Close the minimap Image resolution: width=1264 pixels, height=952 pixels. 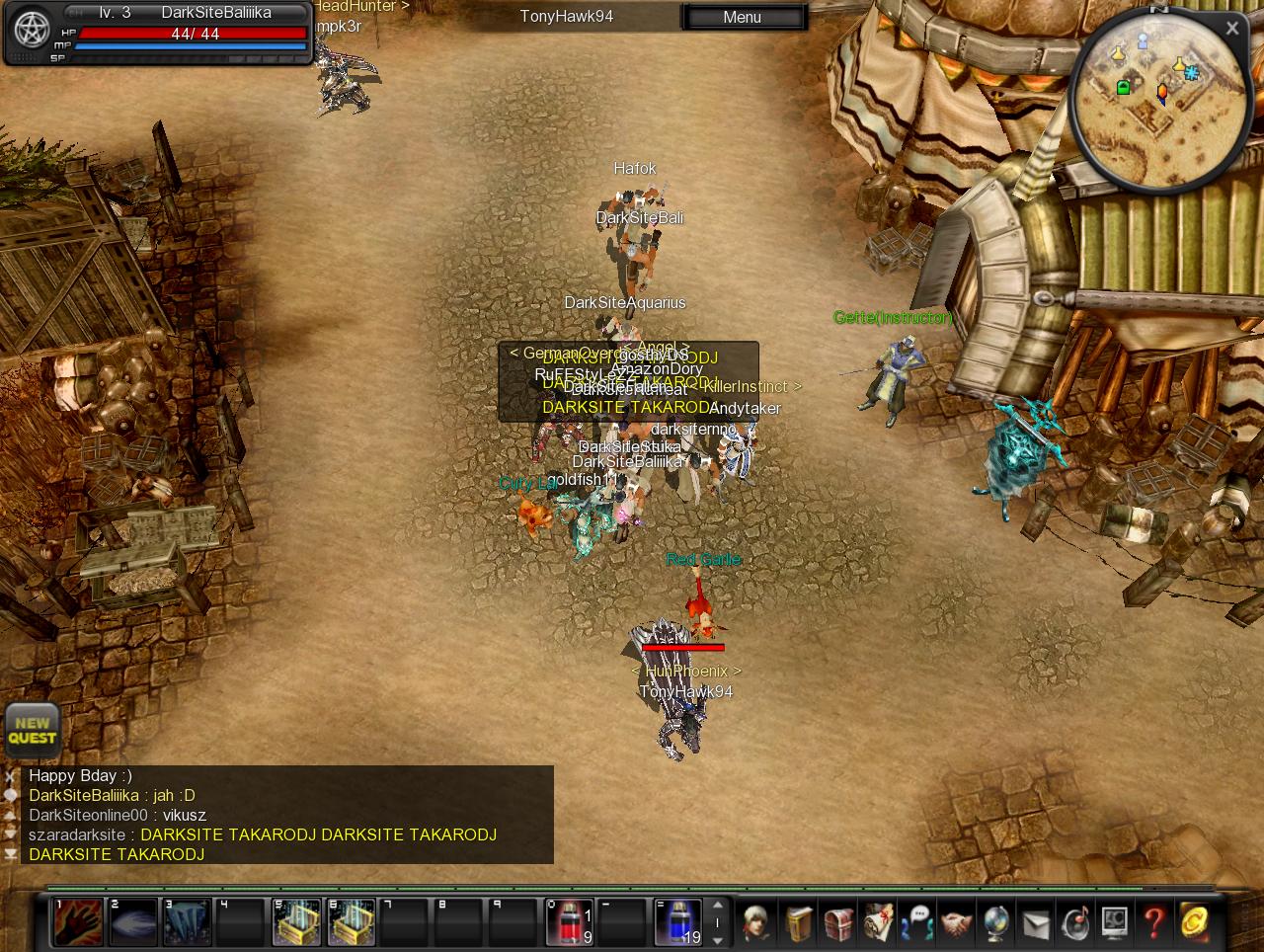point(1231,29)
